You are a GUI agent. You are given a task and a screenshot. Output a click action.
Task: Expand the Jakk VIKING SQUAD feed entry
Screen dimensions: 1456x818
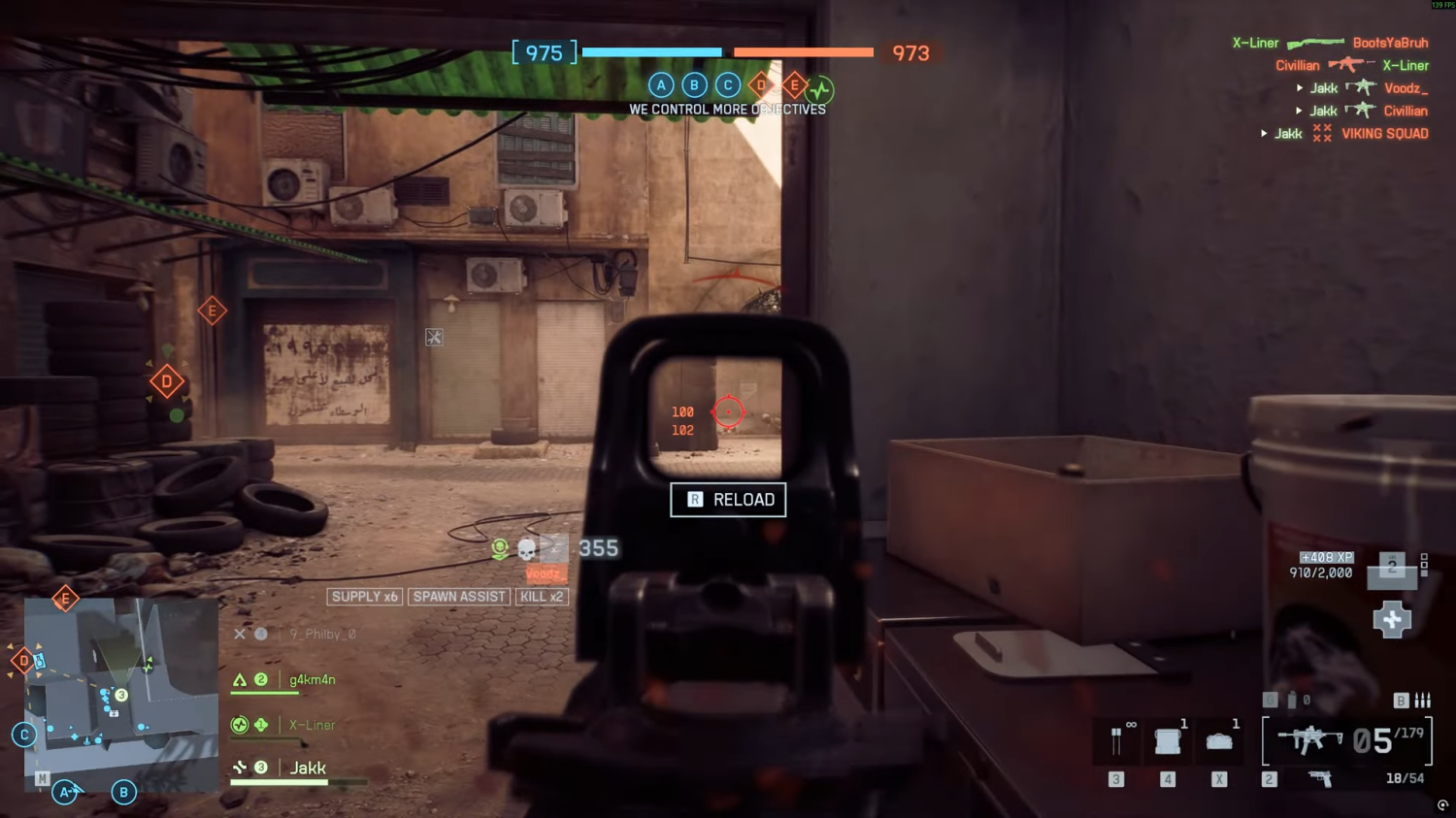(x=1264, y=133)
